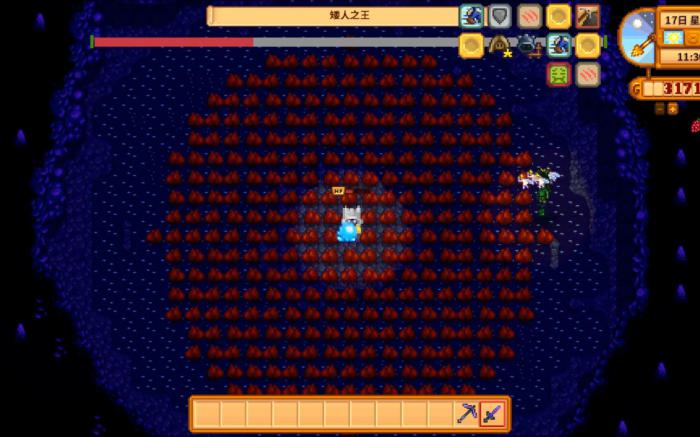Click the zoom-in plus button
This screenshot has height=437, width=700.
point(671,108)
